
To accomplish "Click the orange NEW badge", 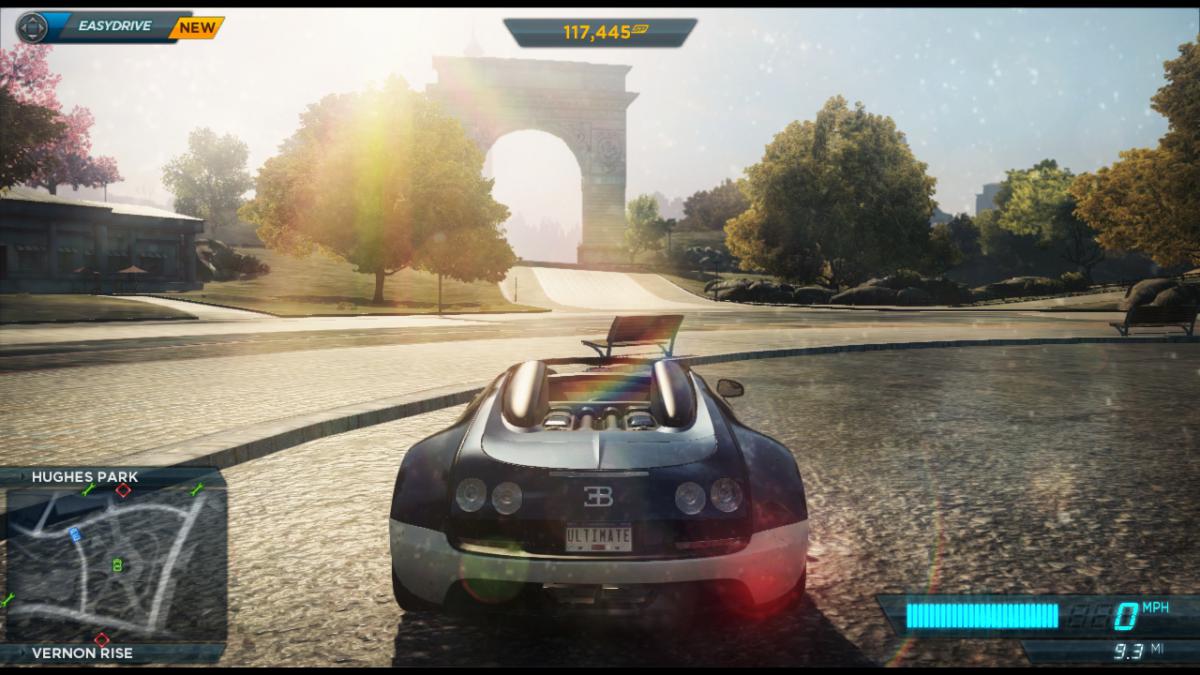I will pyautogui.click(x=195, y=27).
